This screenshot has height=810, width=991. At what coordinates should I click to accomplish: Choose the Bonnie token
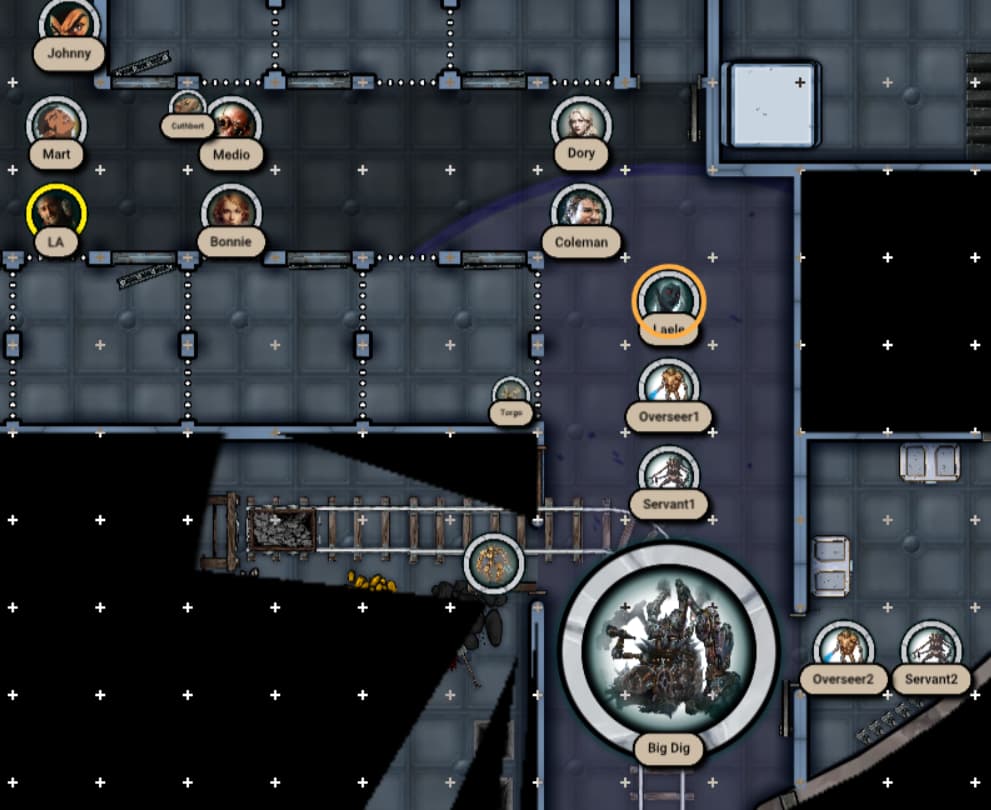(231, 212)
